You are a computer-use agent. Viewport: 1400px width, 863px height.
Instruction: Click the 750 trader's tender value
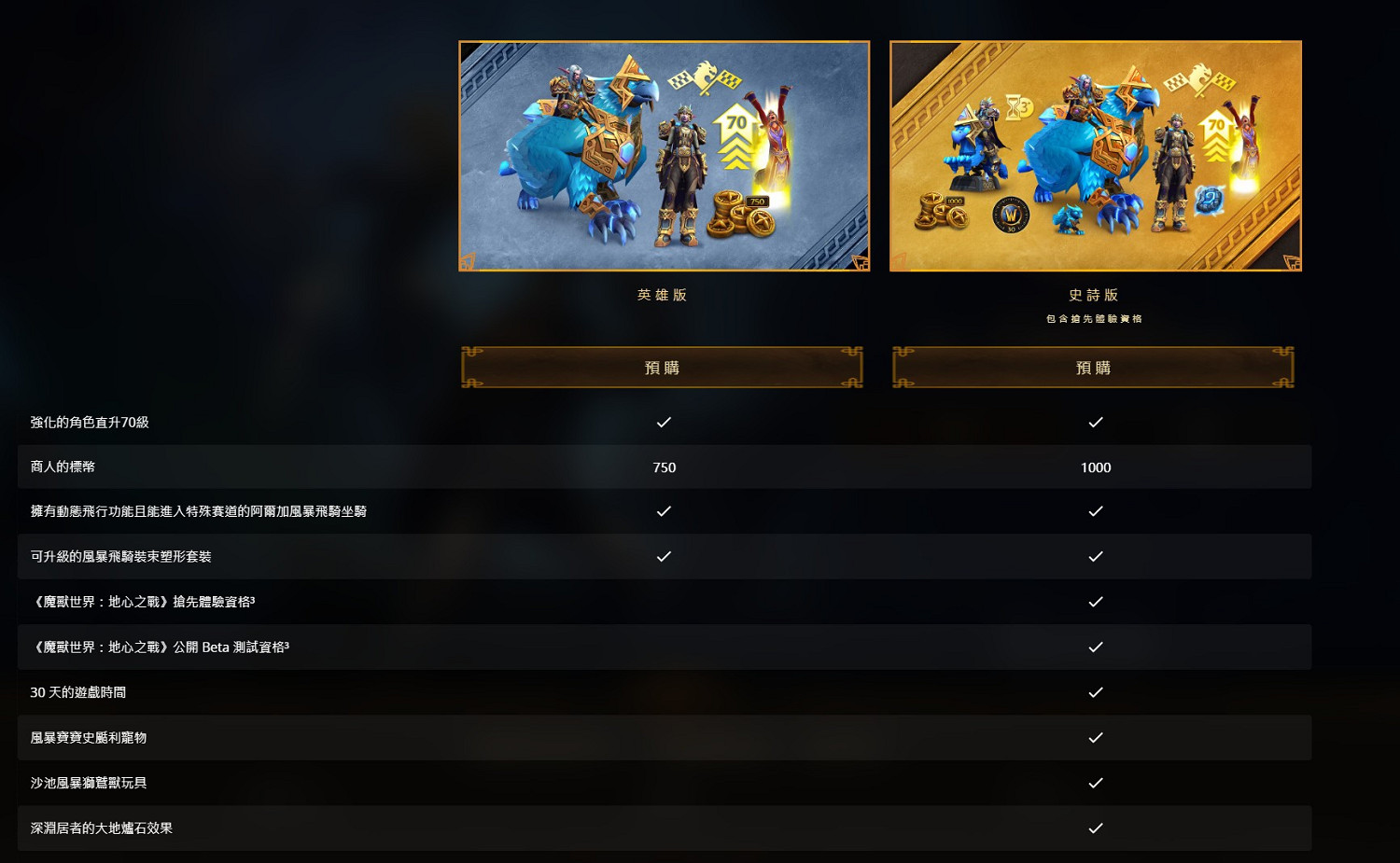pos(664,467)
